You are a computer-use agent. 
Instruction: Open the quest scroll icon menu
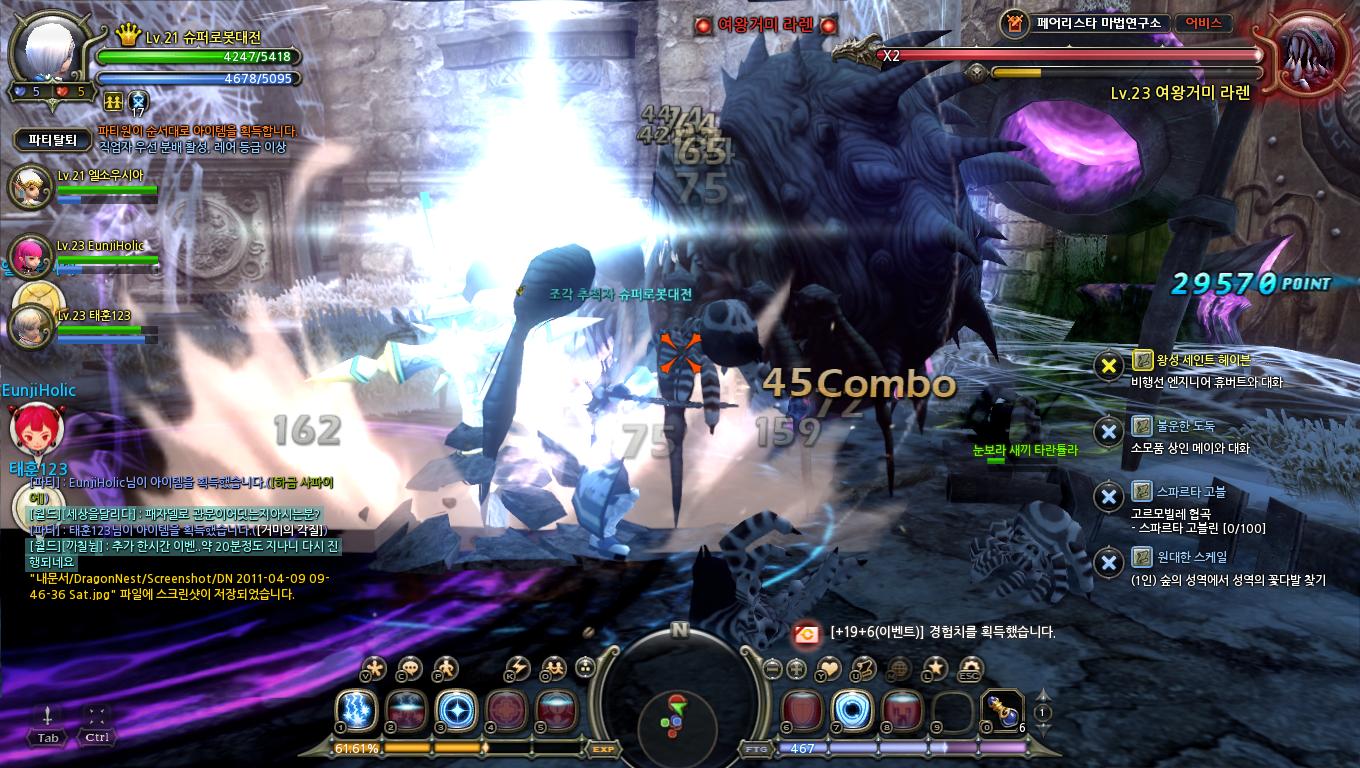[x=863, y=668]
